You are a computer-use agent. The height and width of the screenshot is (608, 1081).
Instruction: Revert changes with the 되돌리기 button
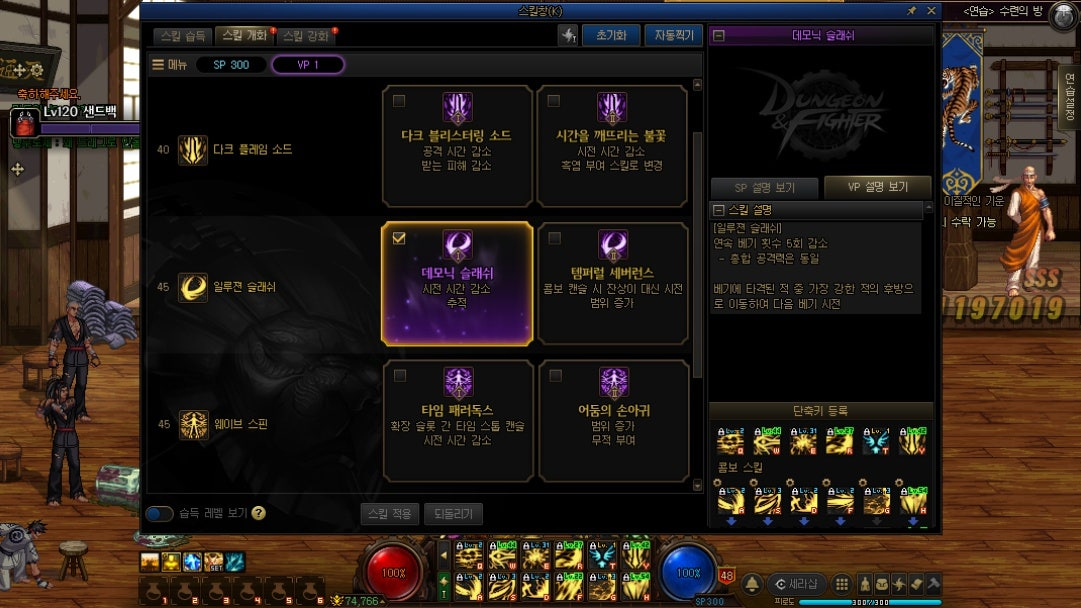[x=453, y=514]
